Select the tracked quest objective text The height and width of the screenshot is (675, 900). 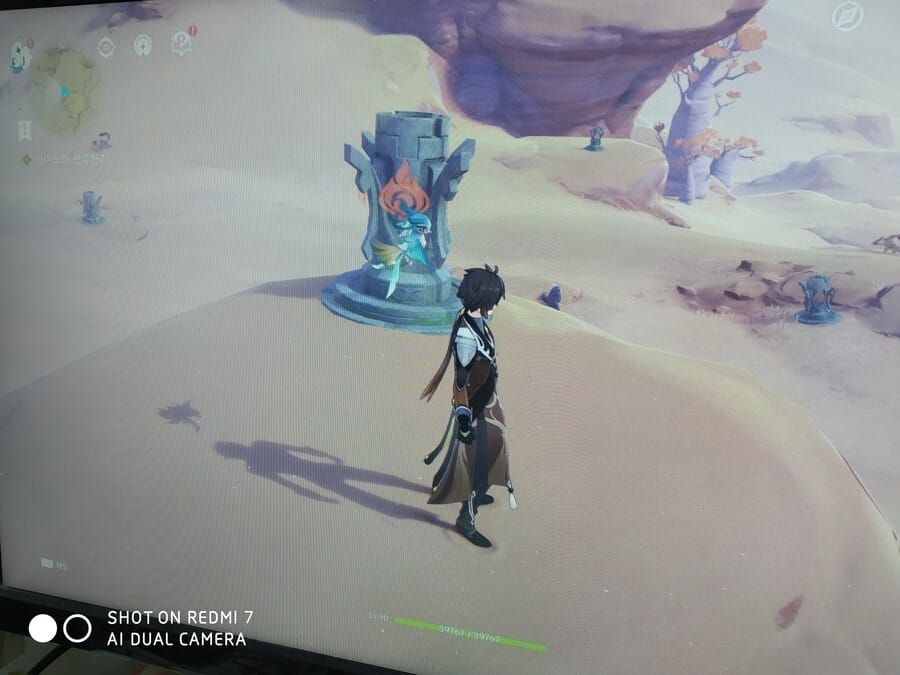(x=70, y=159)
